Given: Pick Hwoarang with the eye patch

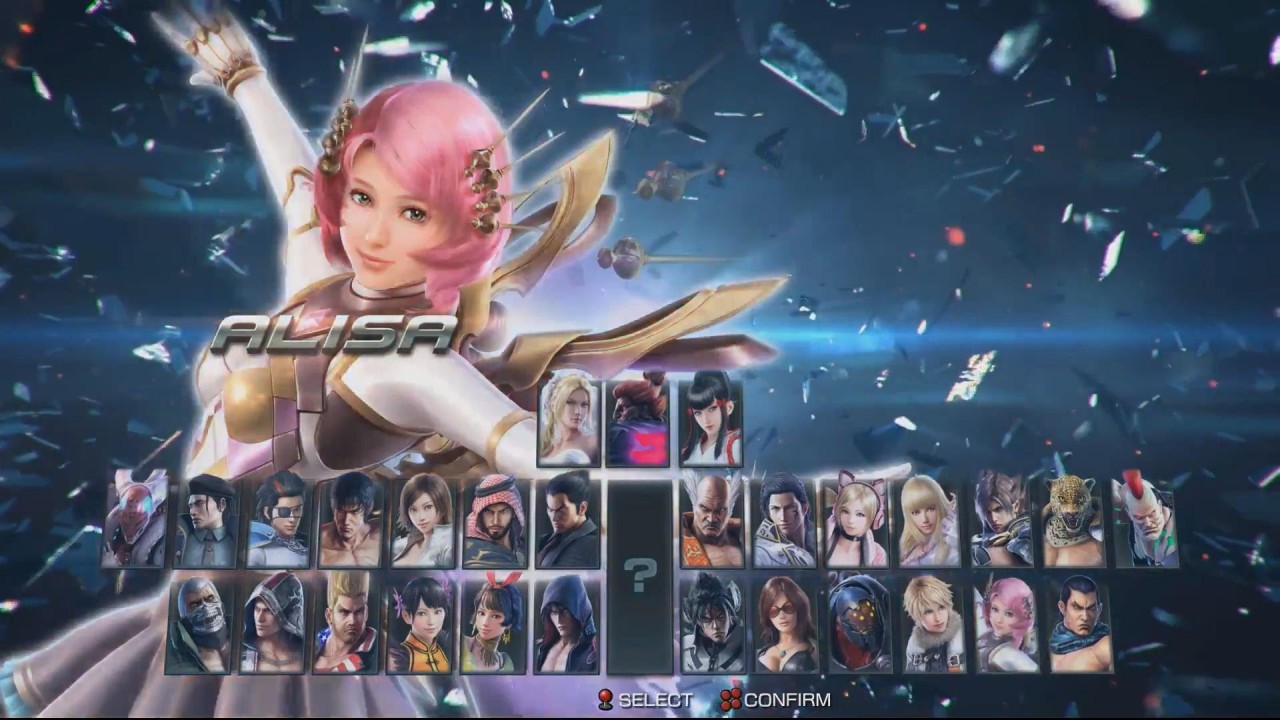Looking at the screenshot, I should tap(279, 521).
